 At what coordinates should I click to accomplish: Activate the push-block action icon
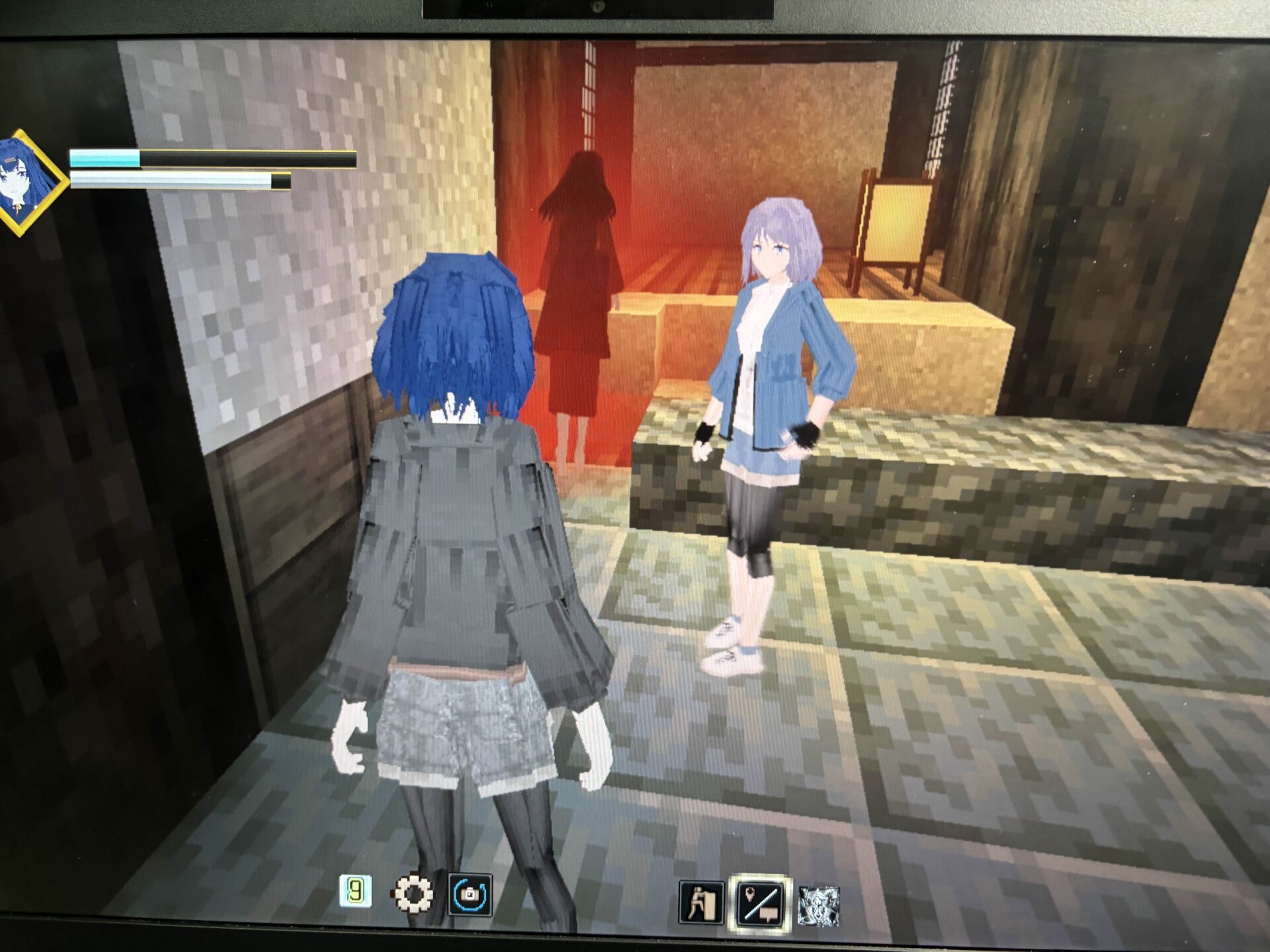coord(700,902)
